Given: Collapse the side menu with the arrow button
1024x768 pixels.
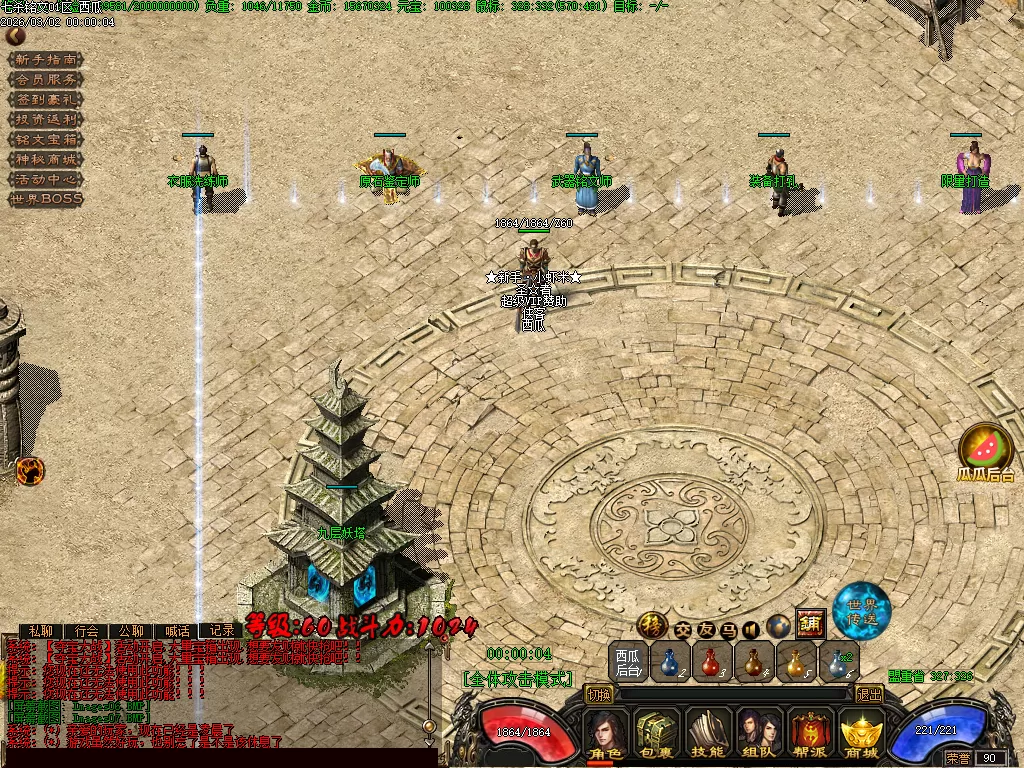Looking at the screenshot, I should click(15, 36).
